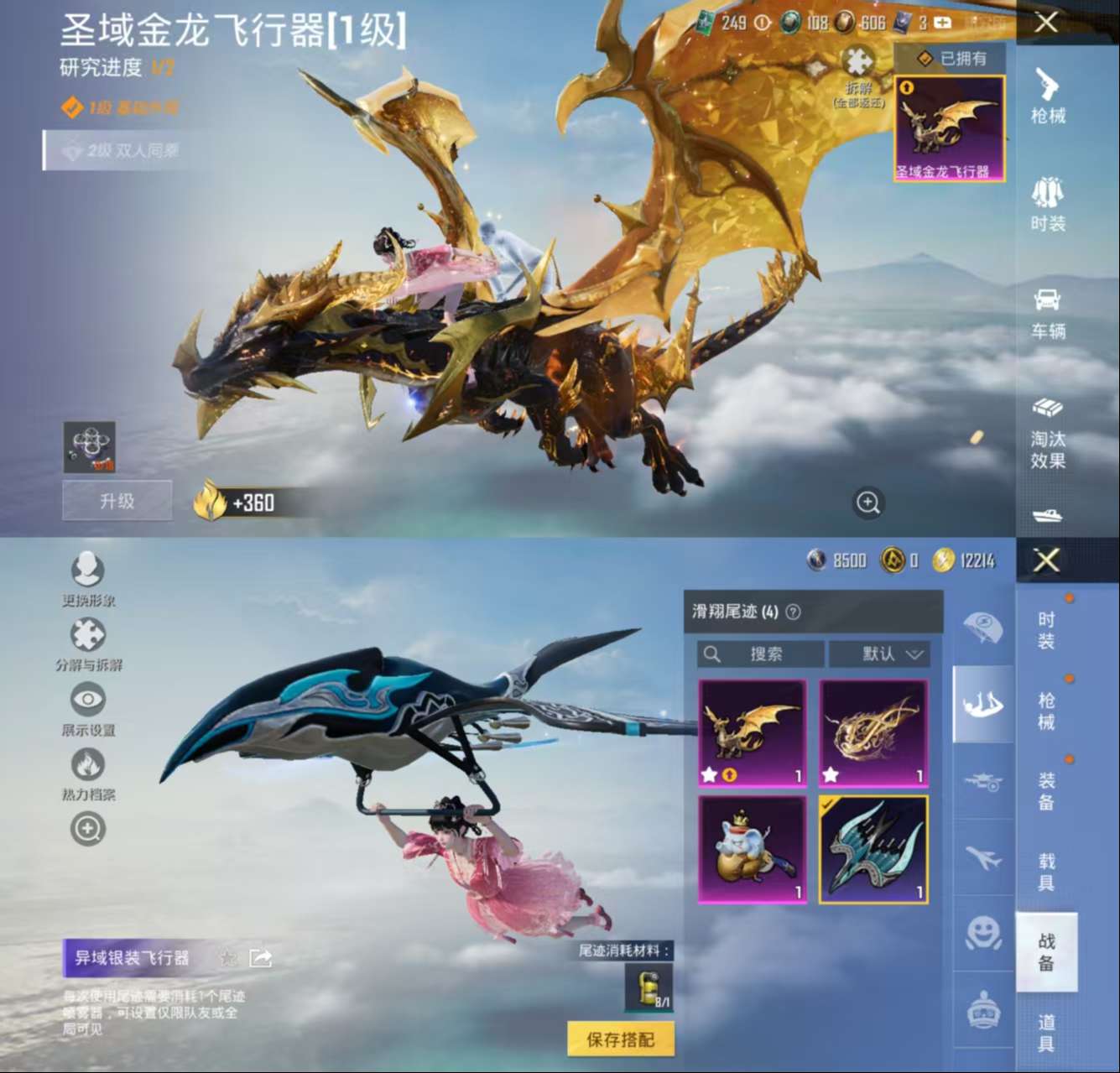Open 分解与拆解 dismantle menu
This screenshot has width=1120, height=1073.
click(88, 644)
